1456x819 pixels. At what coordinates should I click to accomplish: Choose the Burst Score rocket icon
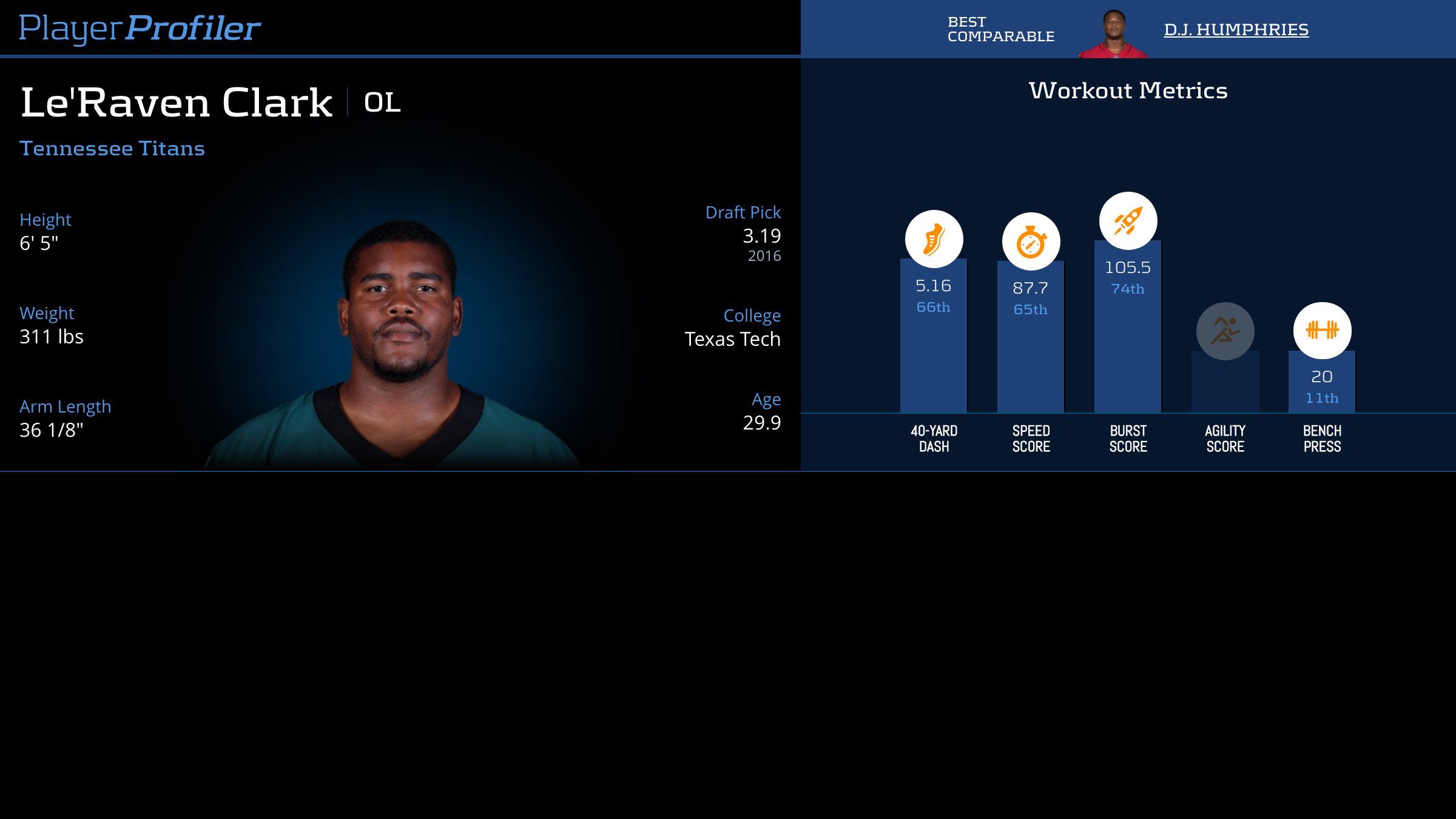1128,221
